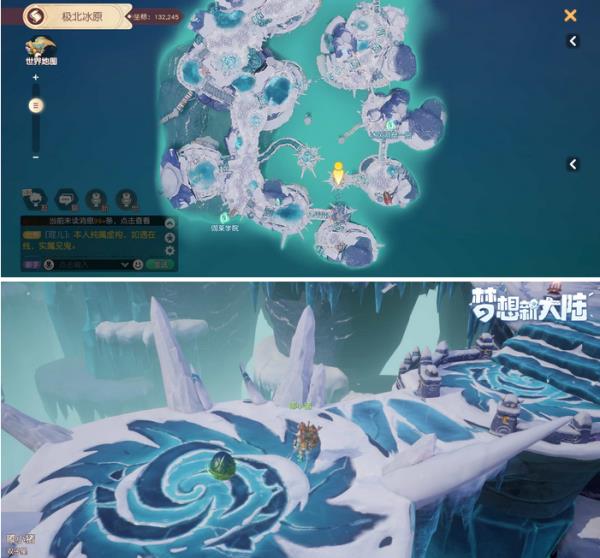This screenshot has width=600, height=558.
Task: Click the map zoom slider handle
Action: coord(37,105)
